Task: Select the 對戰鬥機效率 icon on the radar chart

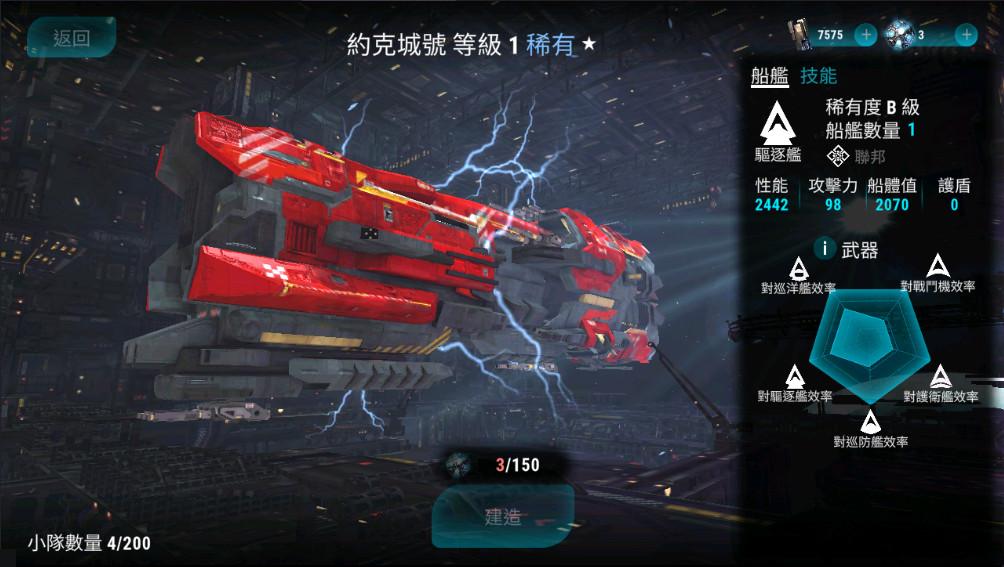Action: [x=937, y=266]
